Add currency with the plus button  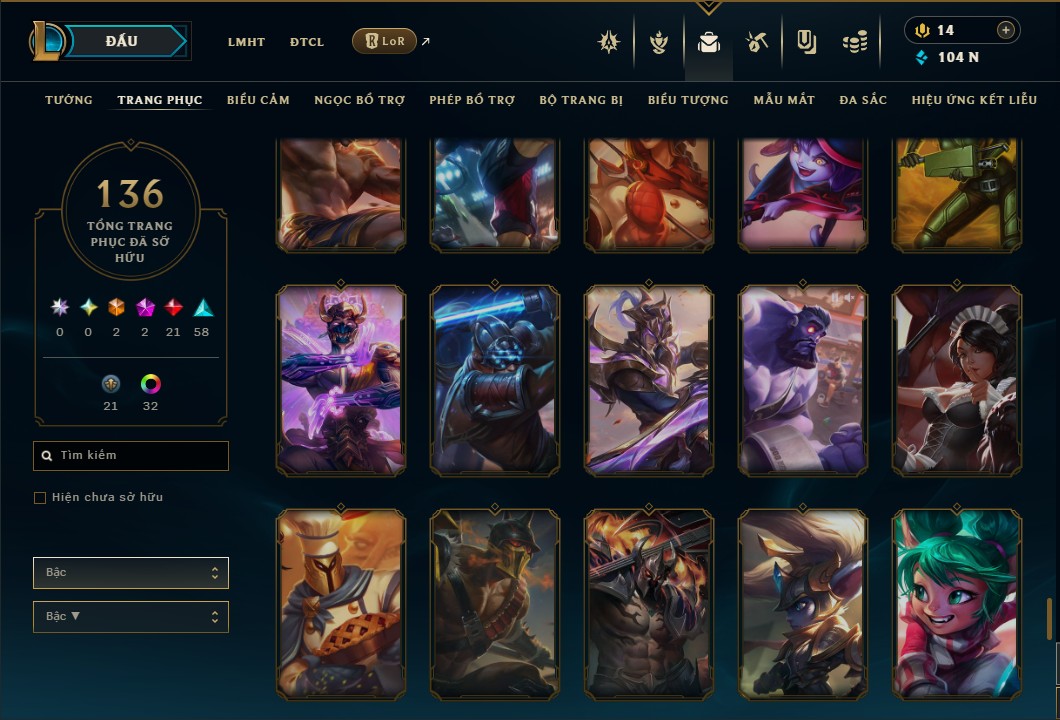tap(1005, 30)
